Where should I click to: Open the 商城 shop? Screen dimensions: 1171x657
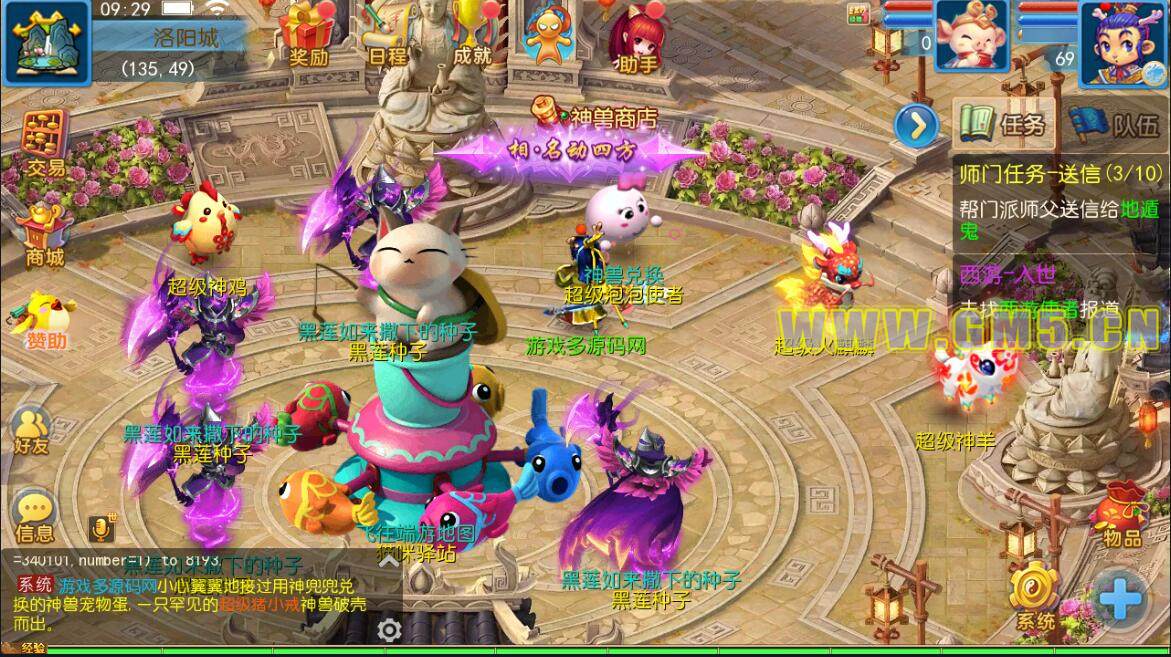point(45,235)
